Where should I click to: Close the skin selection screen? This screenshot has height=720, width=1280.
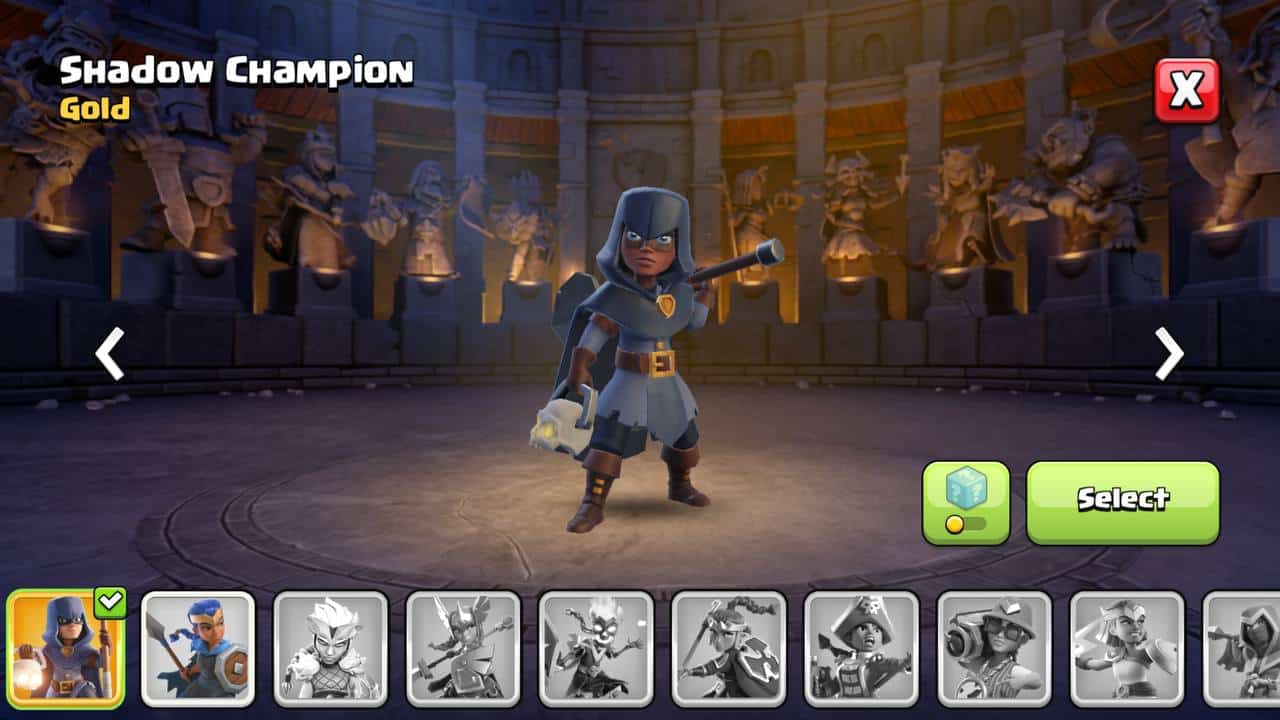pyautogui.click(x=1187, y=90)
